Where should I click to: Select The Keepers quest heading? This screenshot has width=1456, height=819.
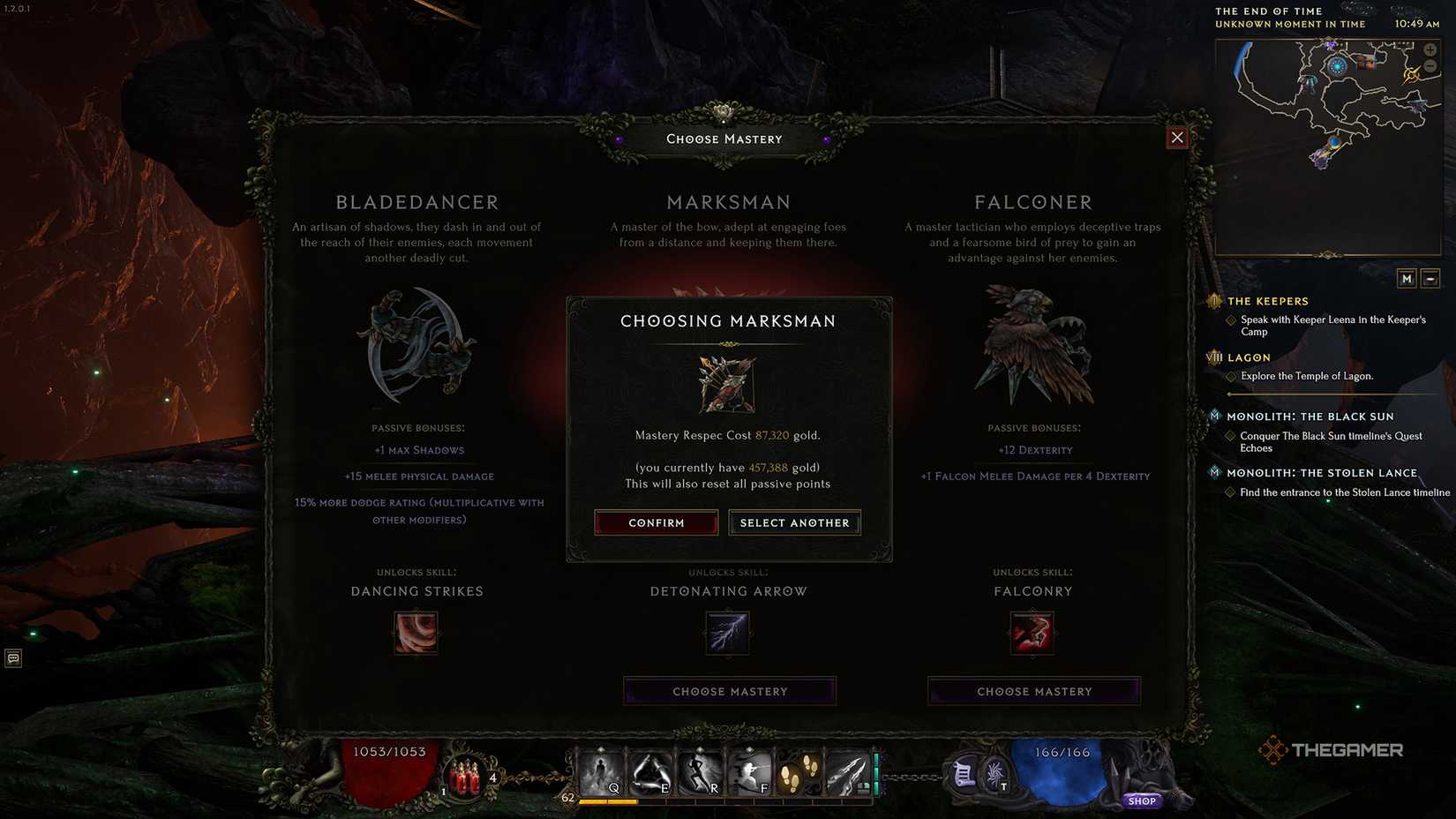pyautogui.click(x=1268, y=301)
